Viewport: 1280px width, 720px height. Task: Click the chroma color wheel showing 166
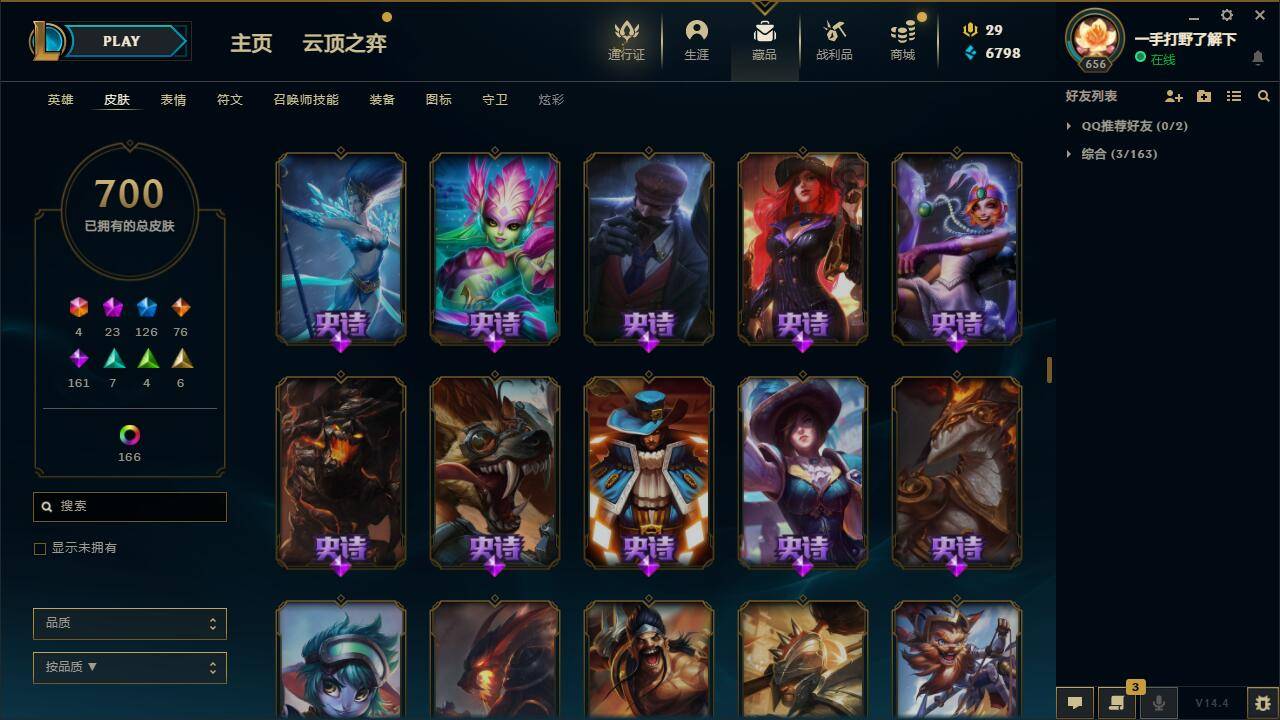tap(129, 435)
